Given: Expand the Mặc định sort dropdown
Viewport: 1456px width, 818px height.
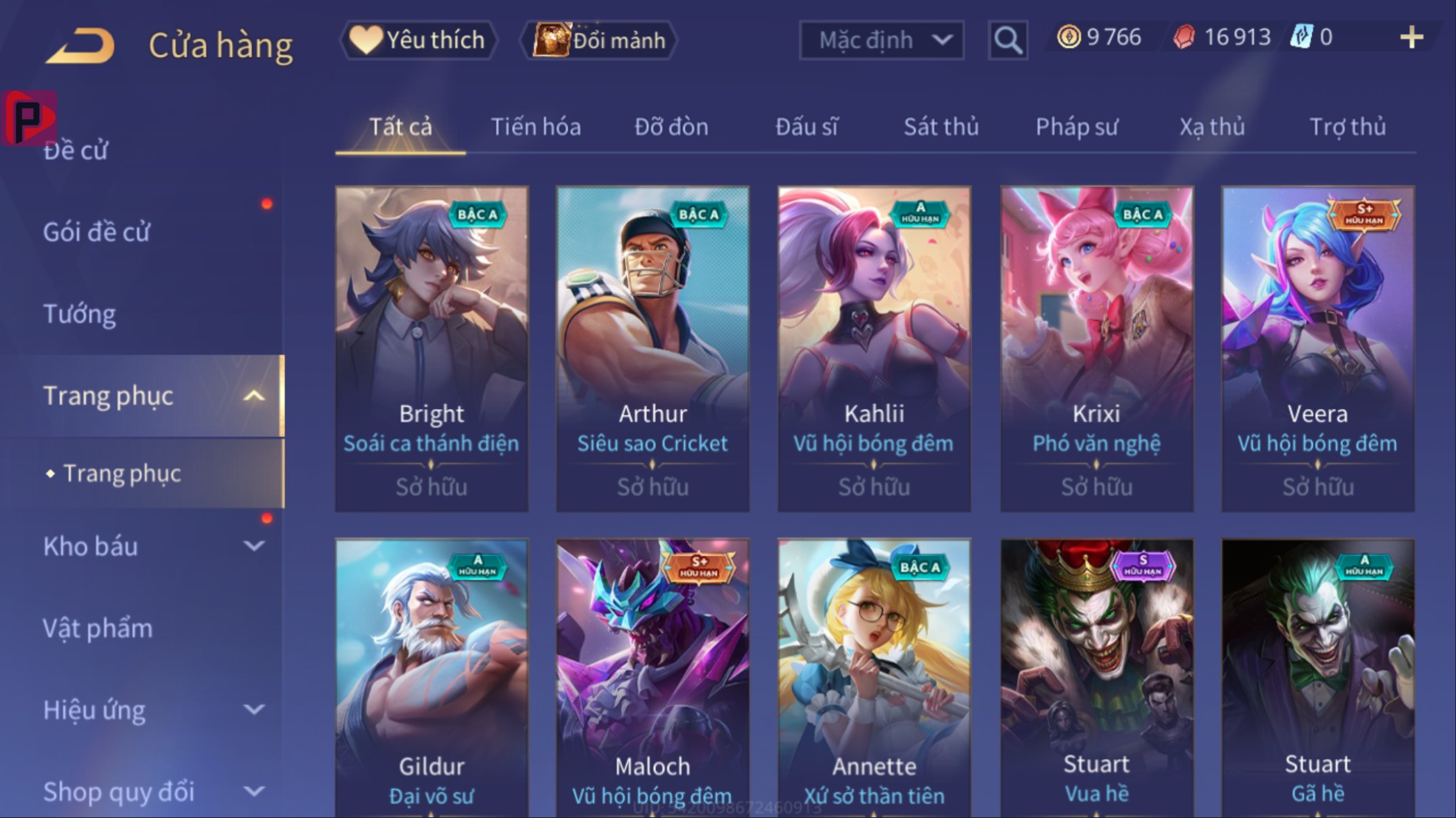Looking at the screenshot, I should (881, 40).
